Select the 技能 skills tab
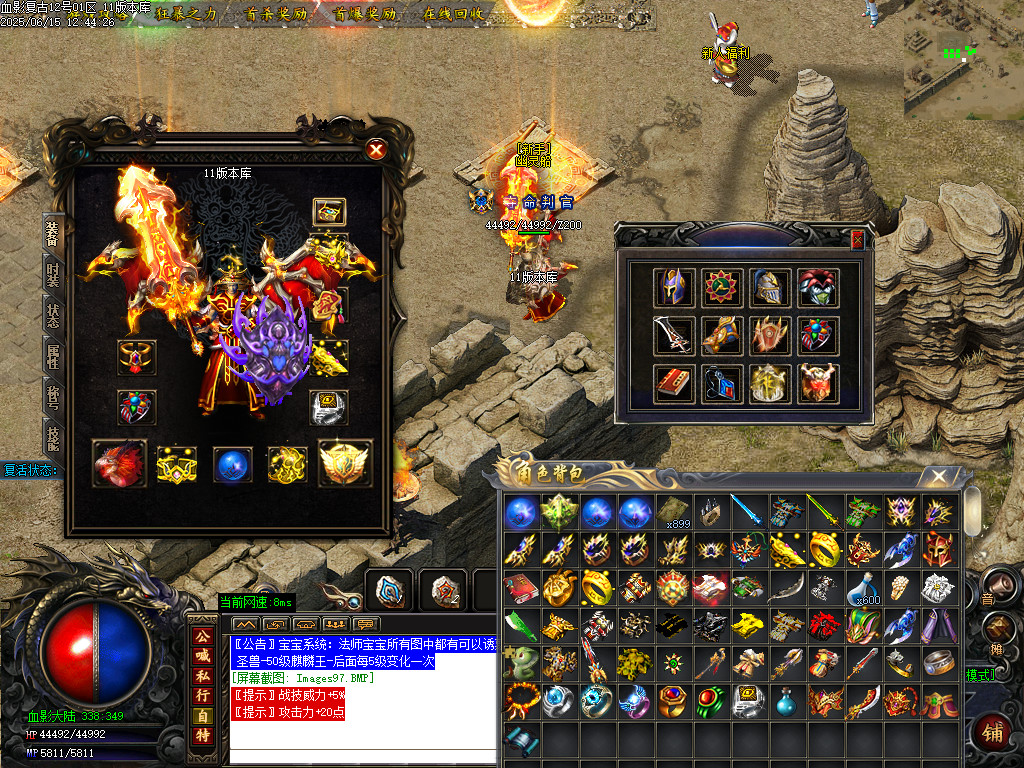Screen dimensions: 1024x768 pyautogui.click(x=53, y=438)
